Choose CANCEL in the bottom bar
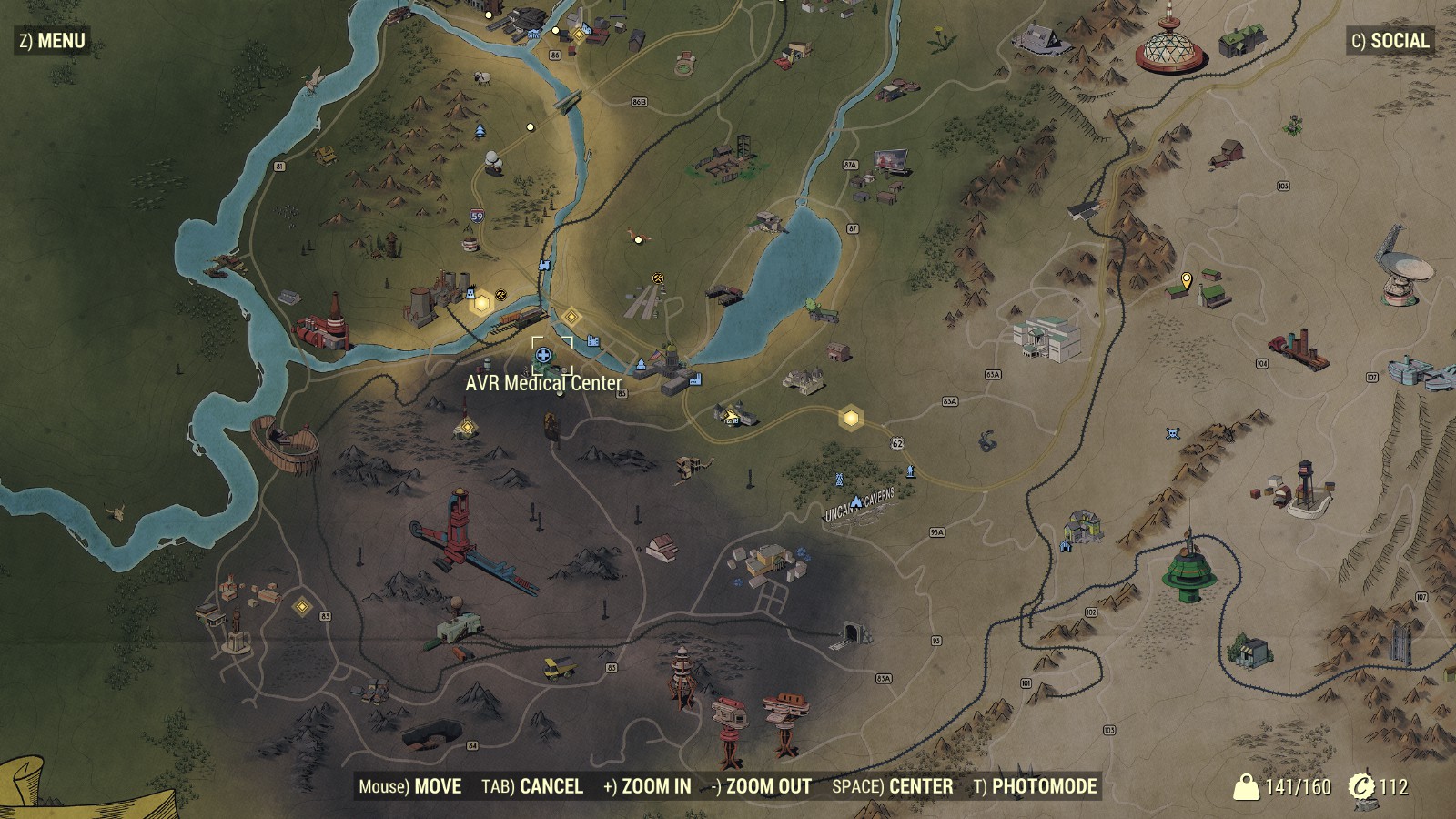Viewport: 1456px width, 819px height. point(532,786)
